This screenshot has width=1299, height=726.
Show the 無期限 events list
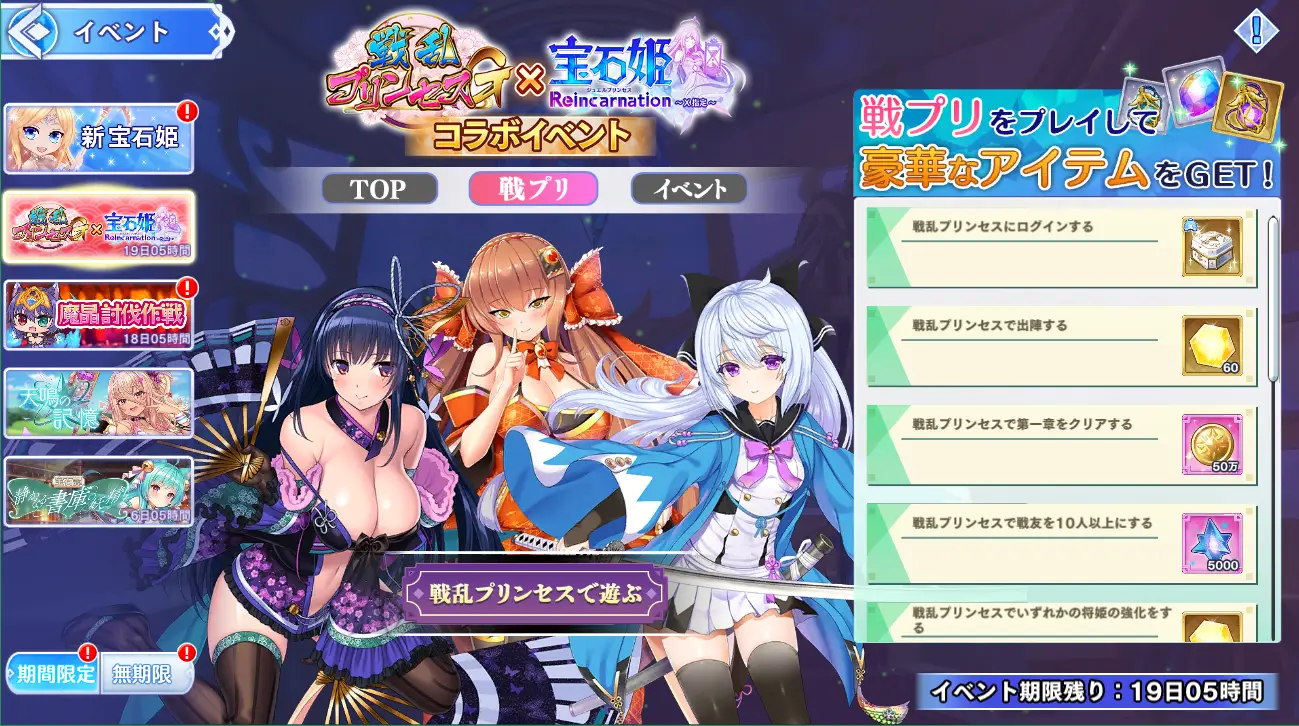click(x=141, y=673)
